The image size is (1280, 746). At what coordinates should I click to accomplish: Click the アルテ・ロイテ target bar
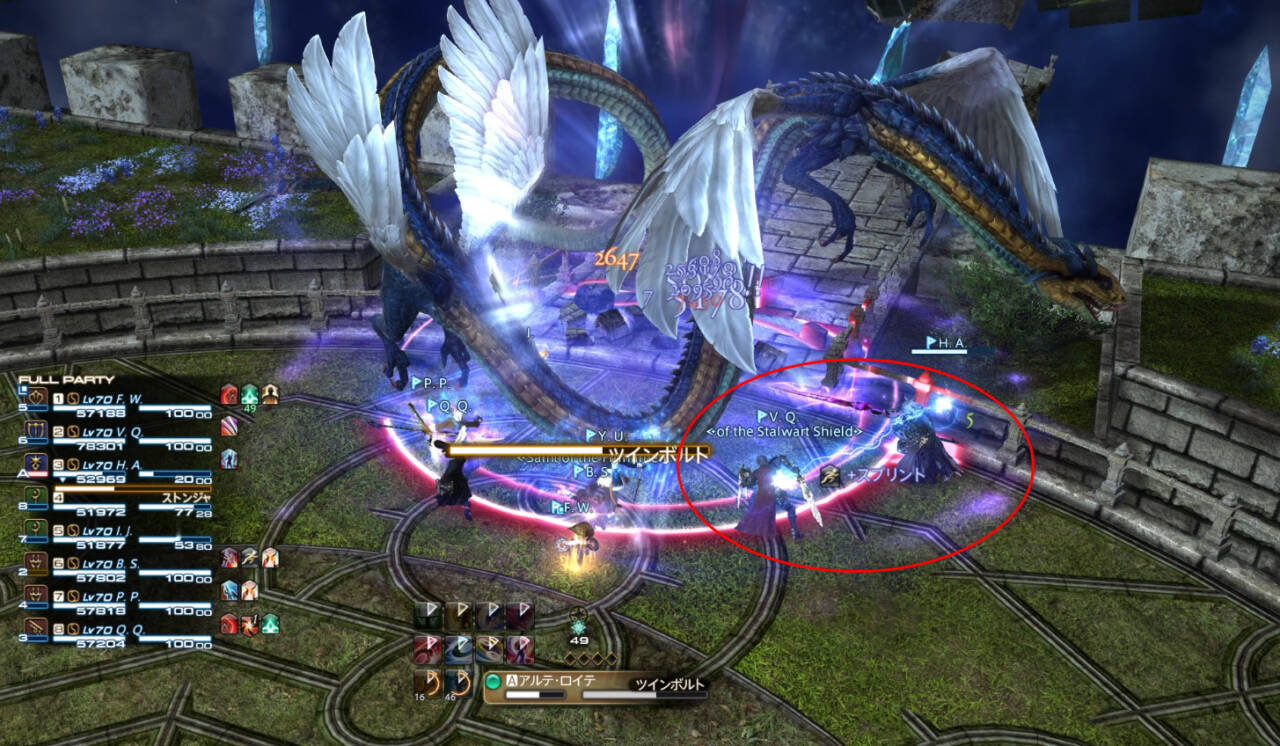click(595, 687)
